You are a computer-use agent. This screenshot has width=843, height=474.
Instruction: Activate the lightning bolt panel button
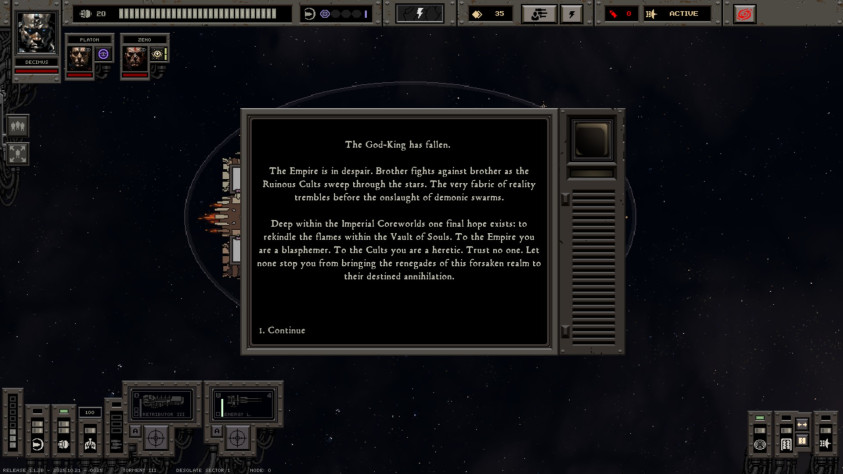click(x=420, y=14)
